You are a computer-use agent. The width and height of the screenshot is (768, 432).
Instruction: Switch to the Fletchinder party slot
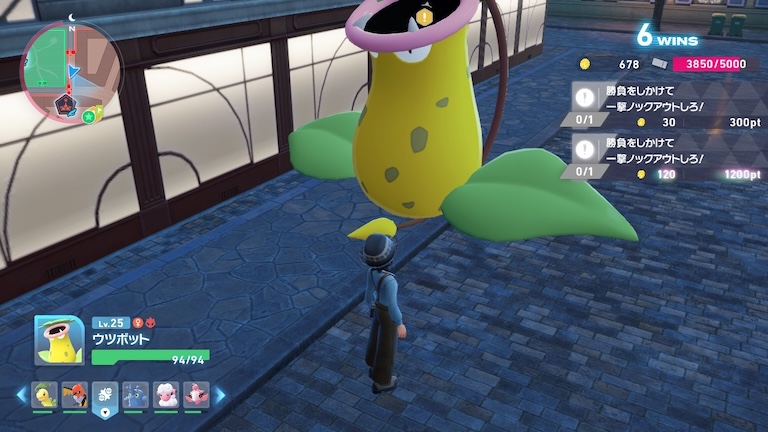click(74, 394)
